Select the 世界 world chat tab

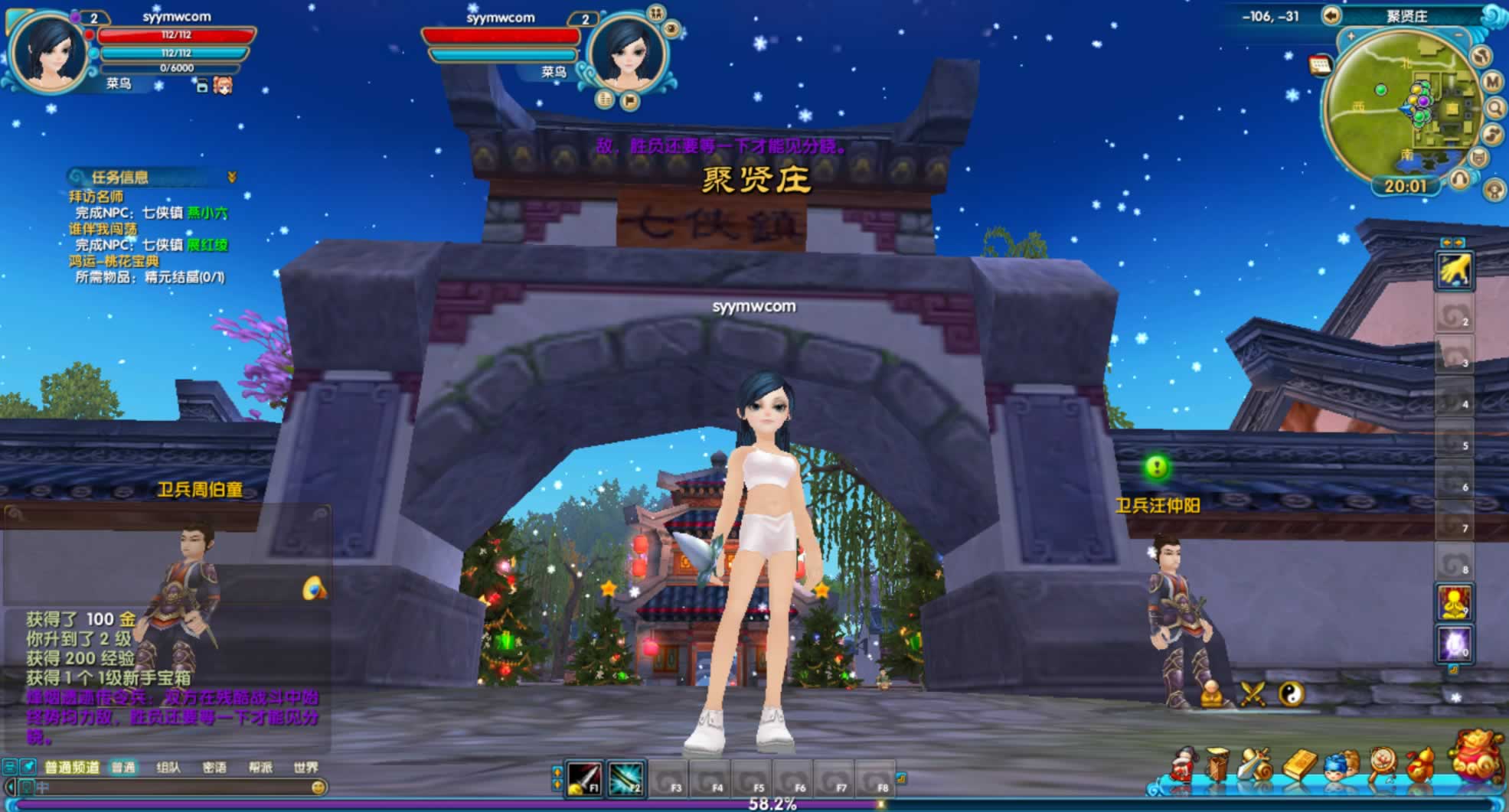point(305,767)
